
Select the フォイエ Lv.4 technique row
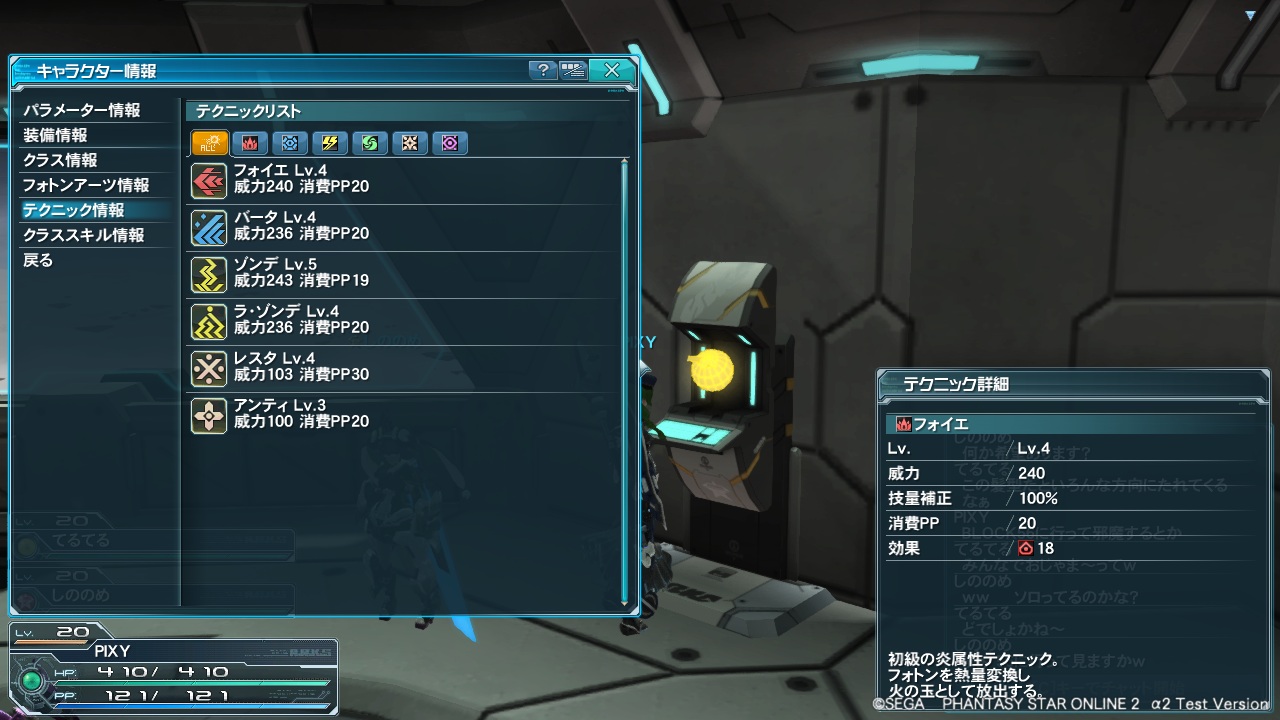tap(400, 180)
